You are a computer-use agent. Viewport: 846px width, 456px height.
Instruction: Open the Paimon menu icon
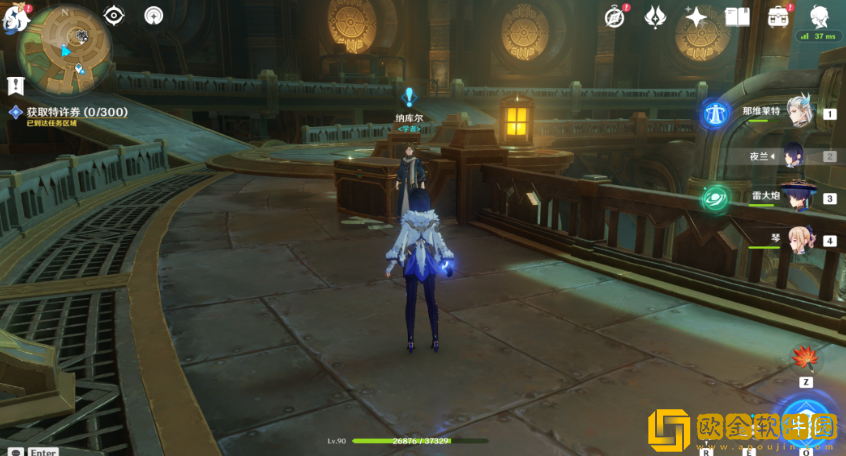14,15
